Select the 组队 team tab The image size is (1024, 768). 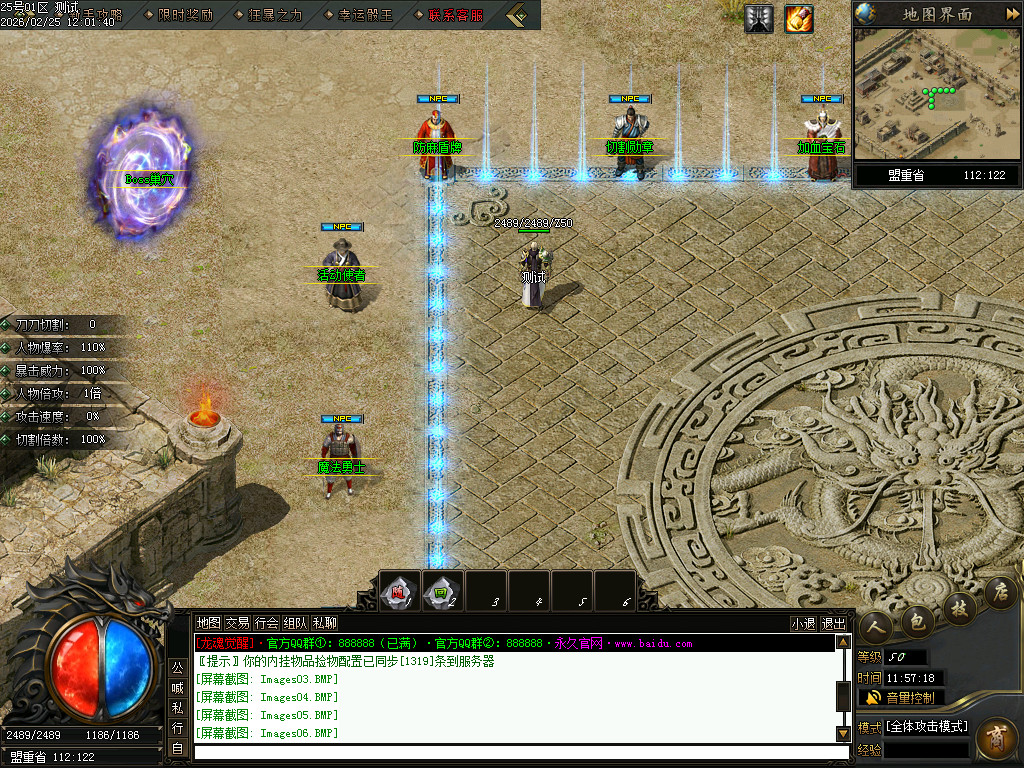(x=295, y=623)
